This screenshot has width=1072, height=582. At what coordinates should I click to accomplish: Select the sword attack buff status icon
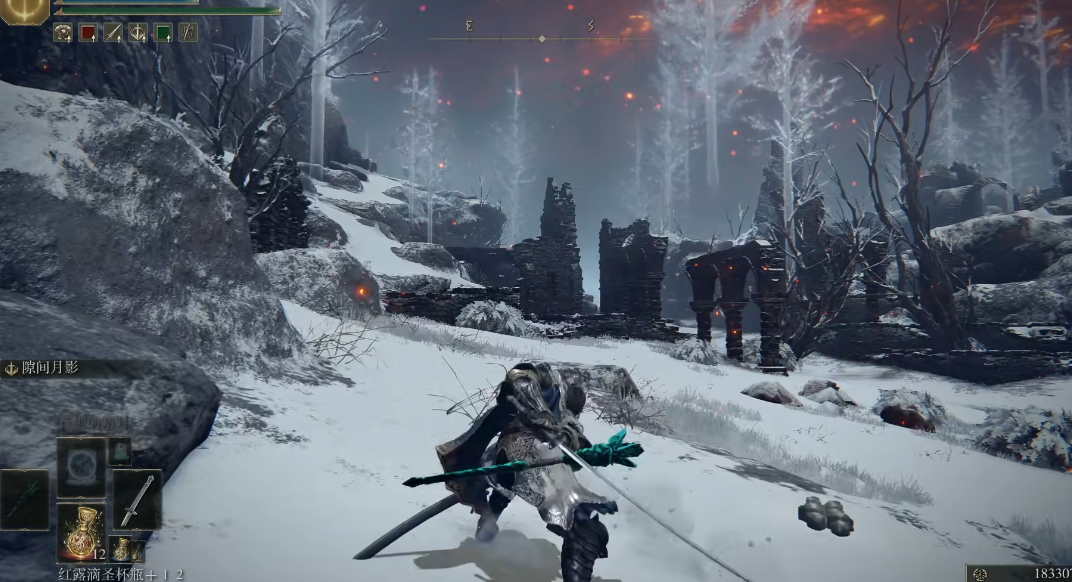click(113, 32)
